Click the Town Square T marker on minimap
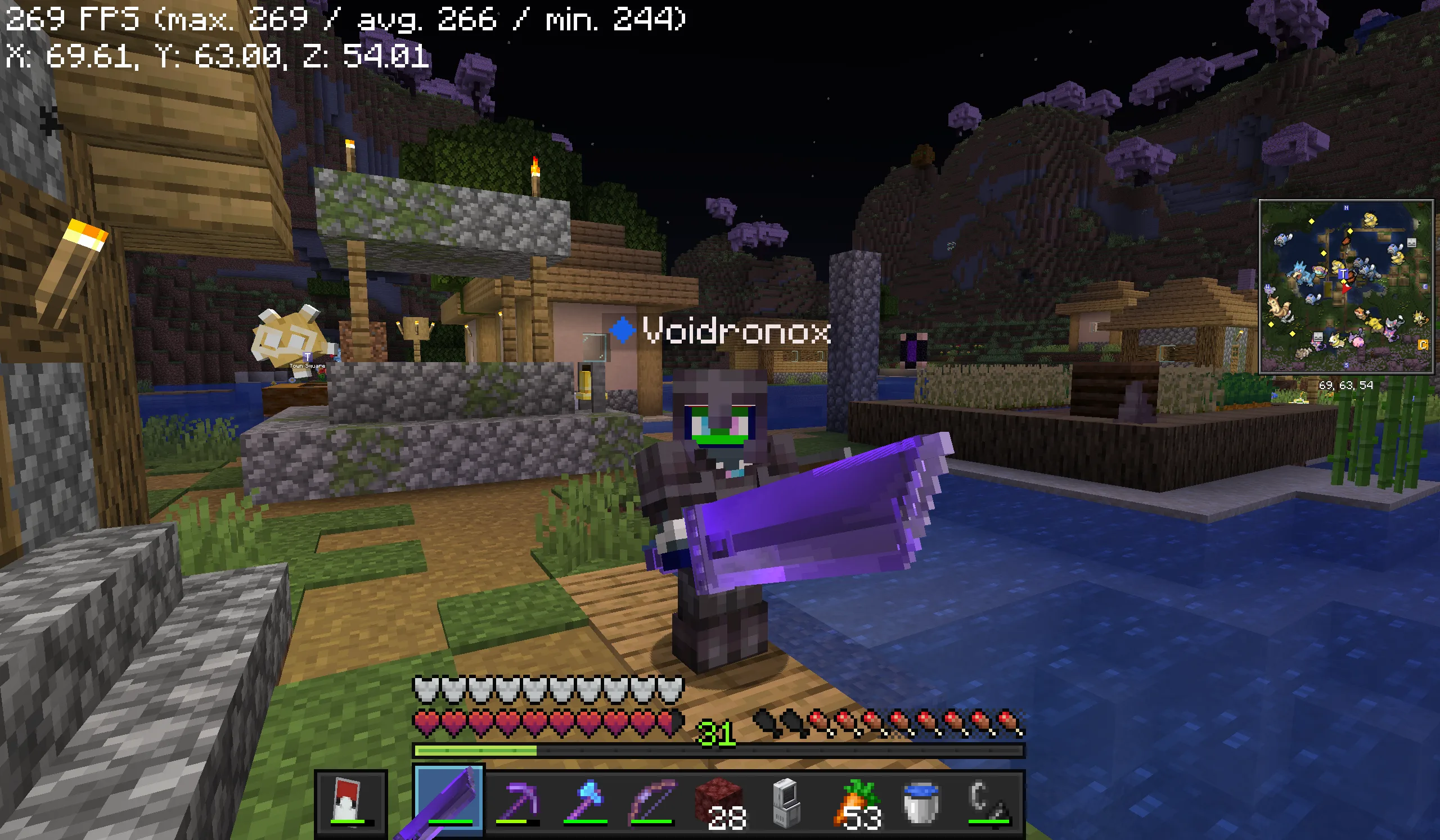 [x=1344, y=273]
